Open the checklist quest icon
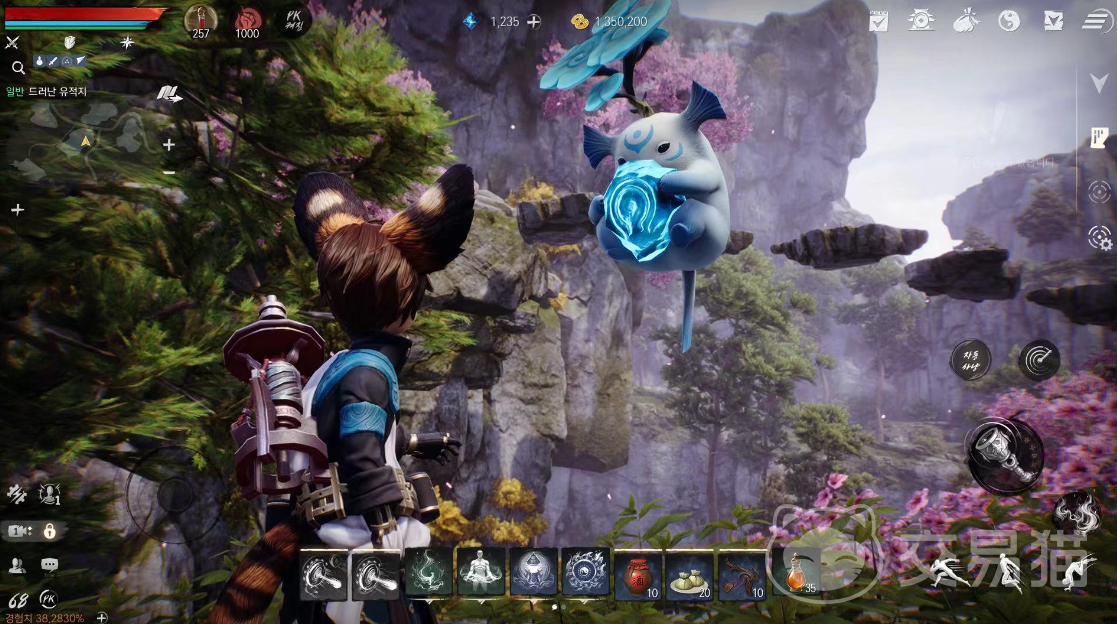The width and height of the screenshot is (1117, 624). point(879,20)
